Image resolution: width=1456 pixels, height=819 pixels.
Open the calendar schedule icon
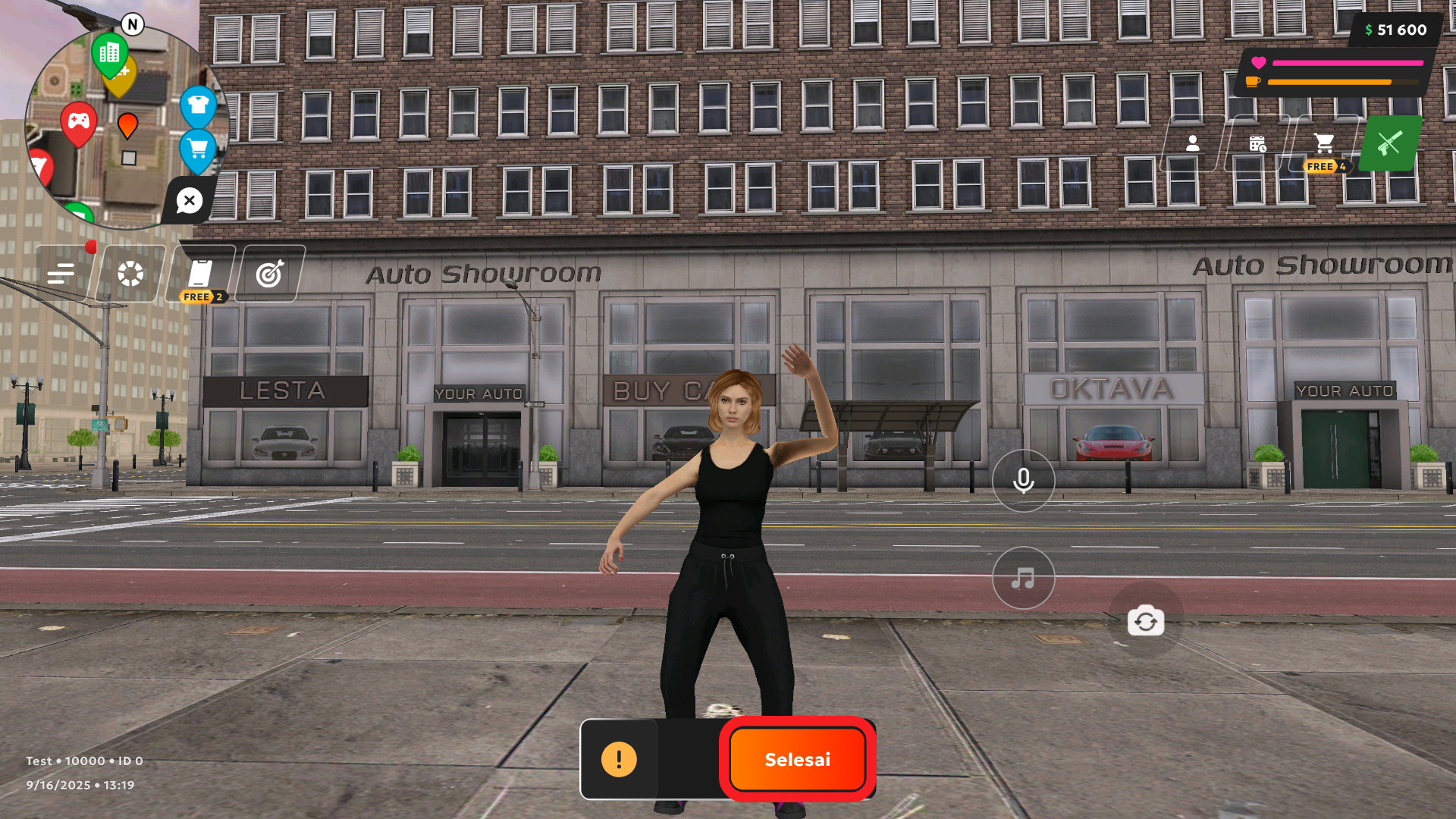point(1257,143)
